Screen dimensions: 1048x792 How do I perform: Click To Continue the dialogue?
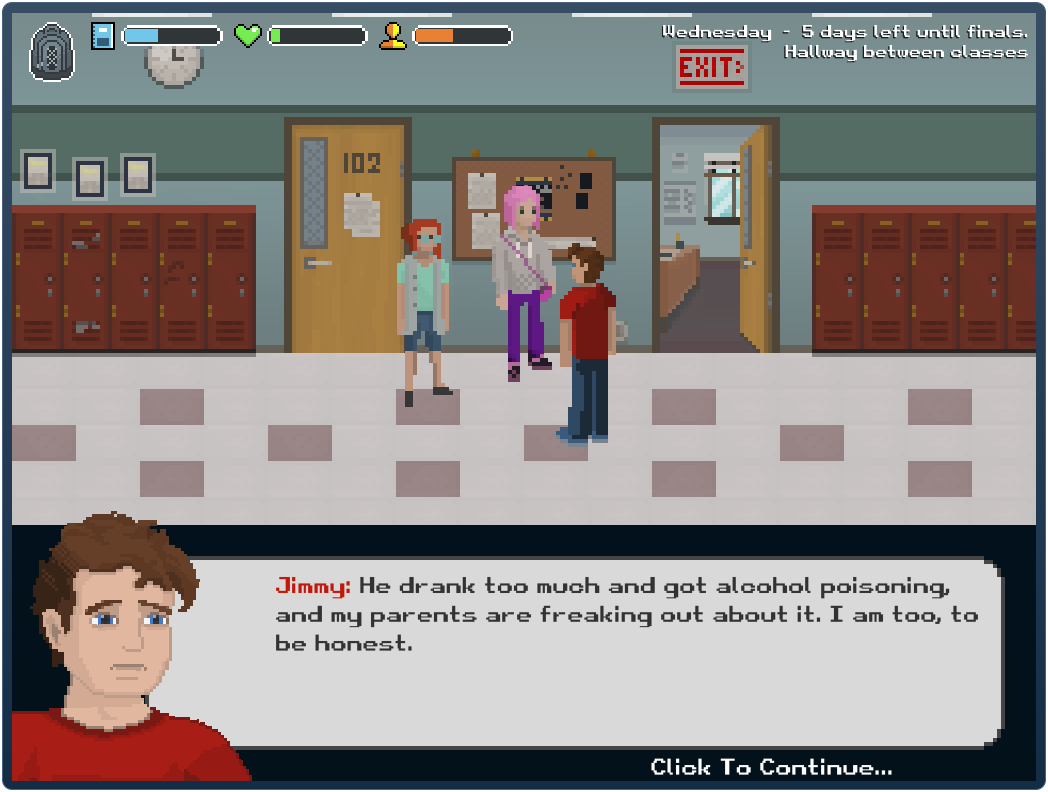[x=771, y=767]
